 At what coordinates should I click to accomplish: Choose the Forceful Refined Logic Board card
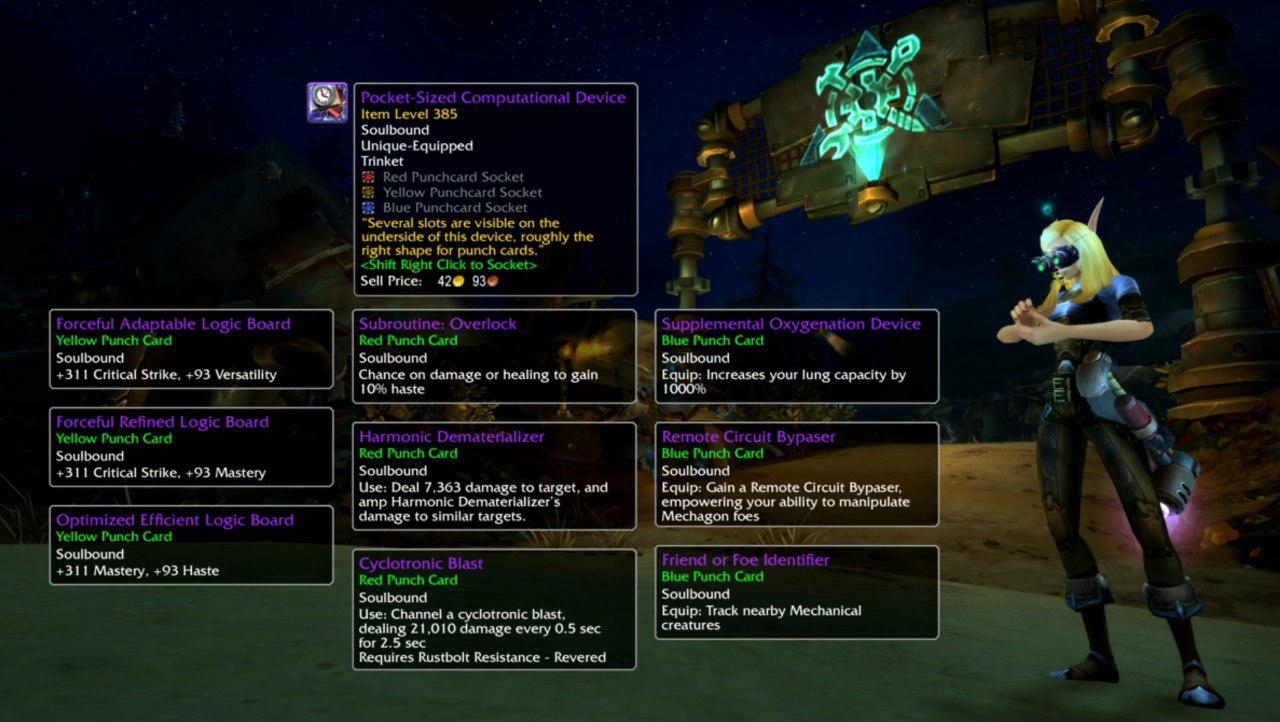coord(191,447)
